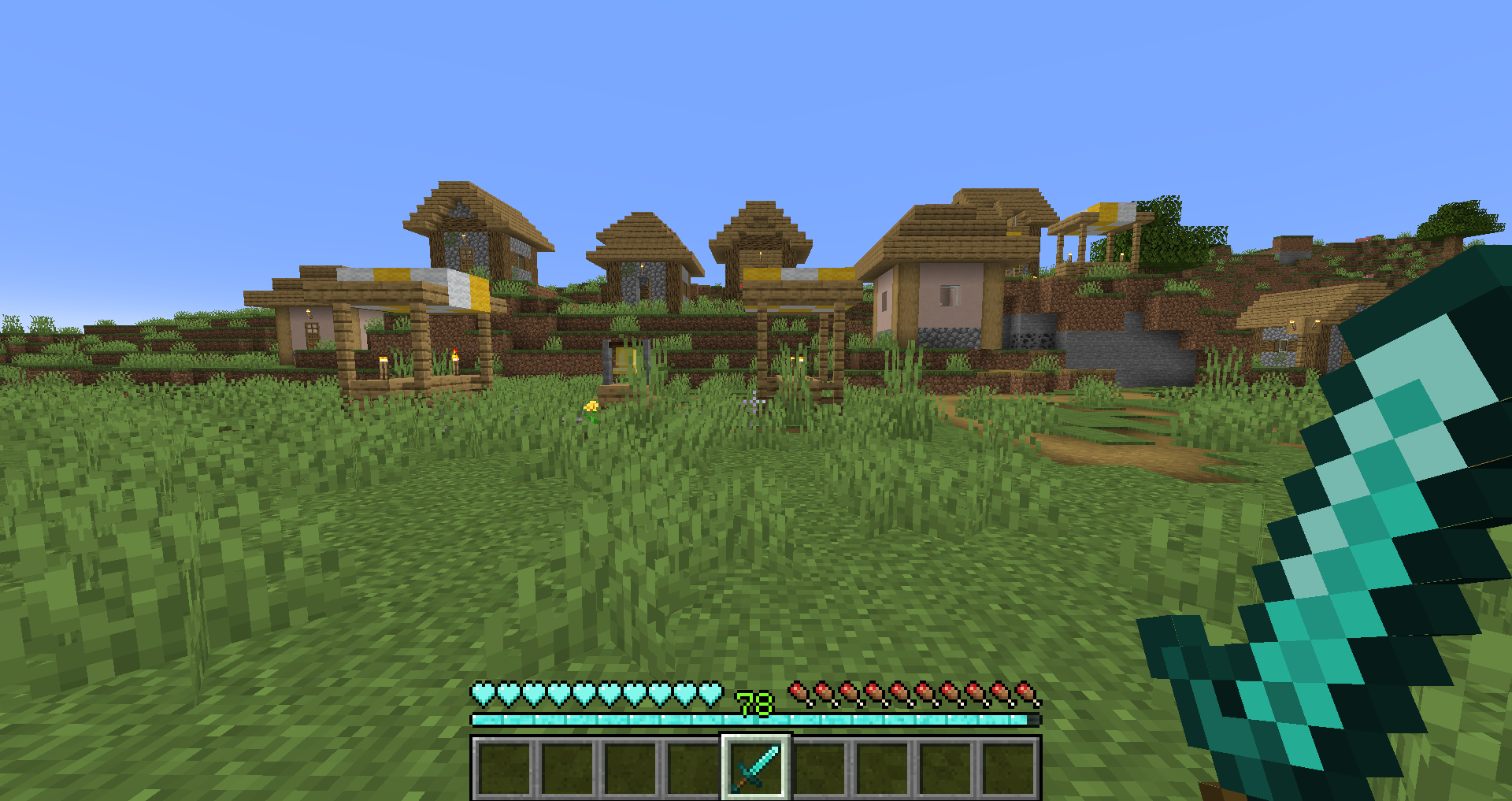Screen dimensions: 1512x801
Task: Click the village bell hanging in the grass
Action: click(624, 359)
